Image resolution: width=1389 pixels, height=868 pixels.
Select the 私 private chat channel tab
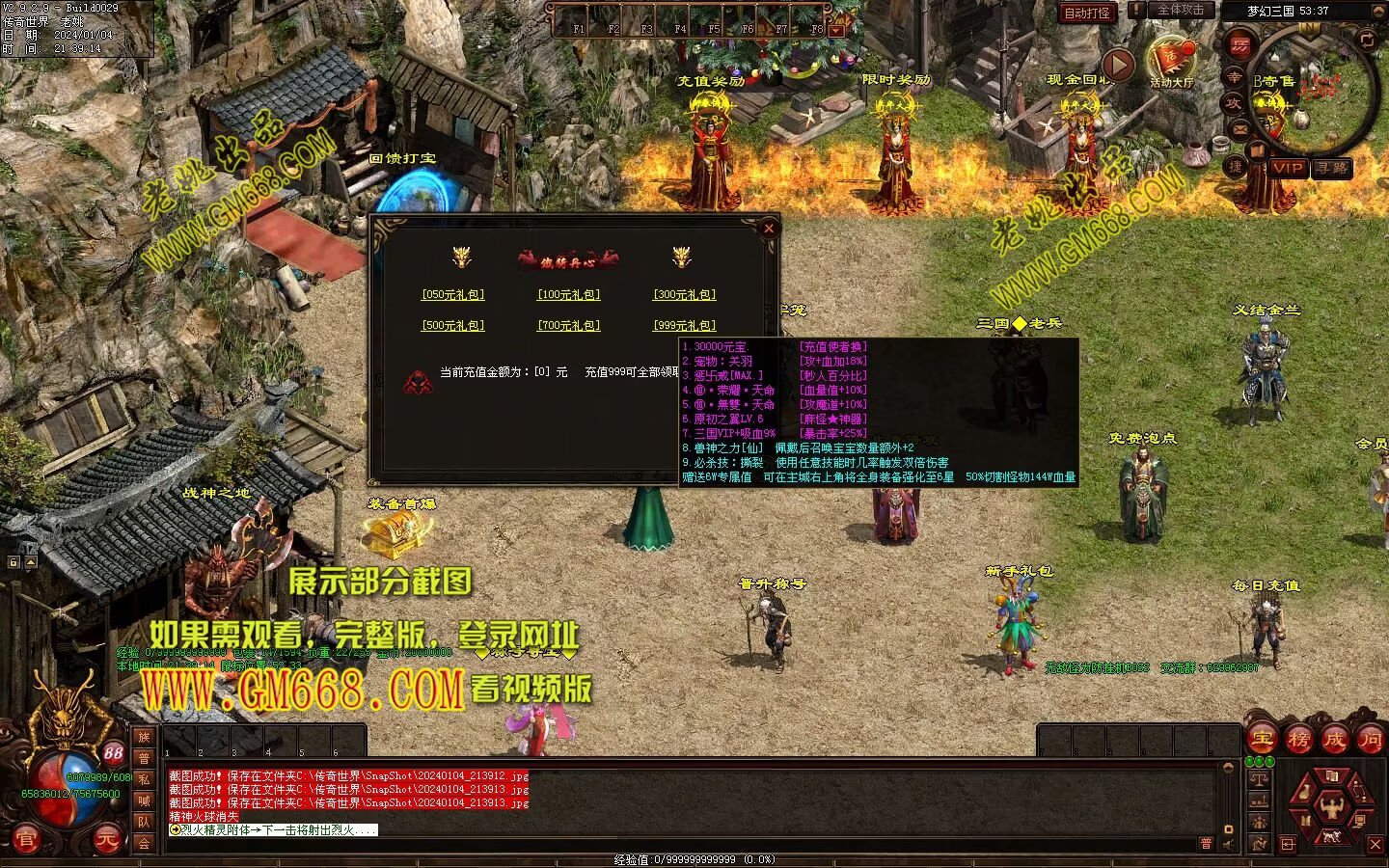[x=144, y=779]
